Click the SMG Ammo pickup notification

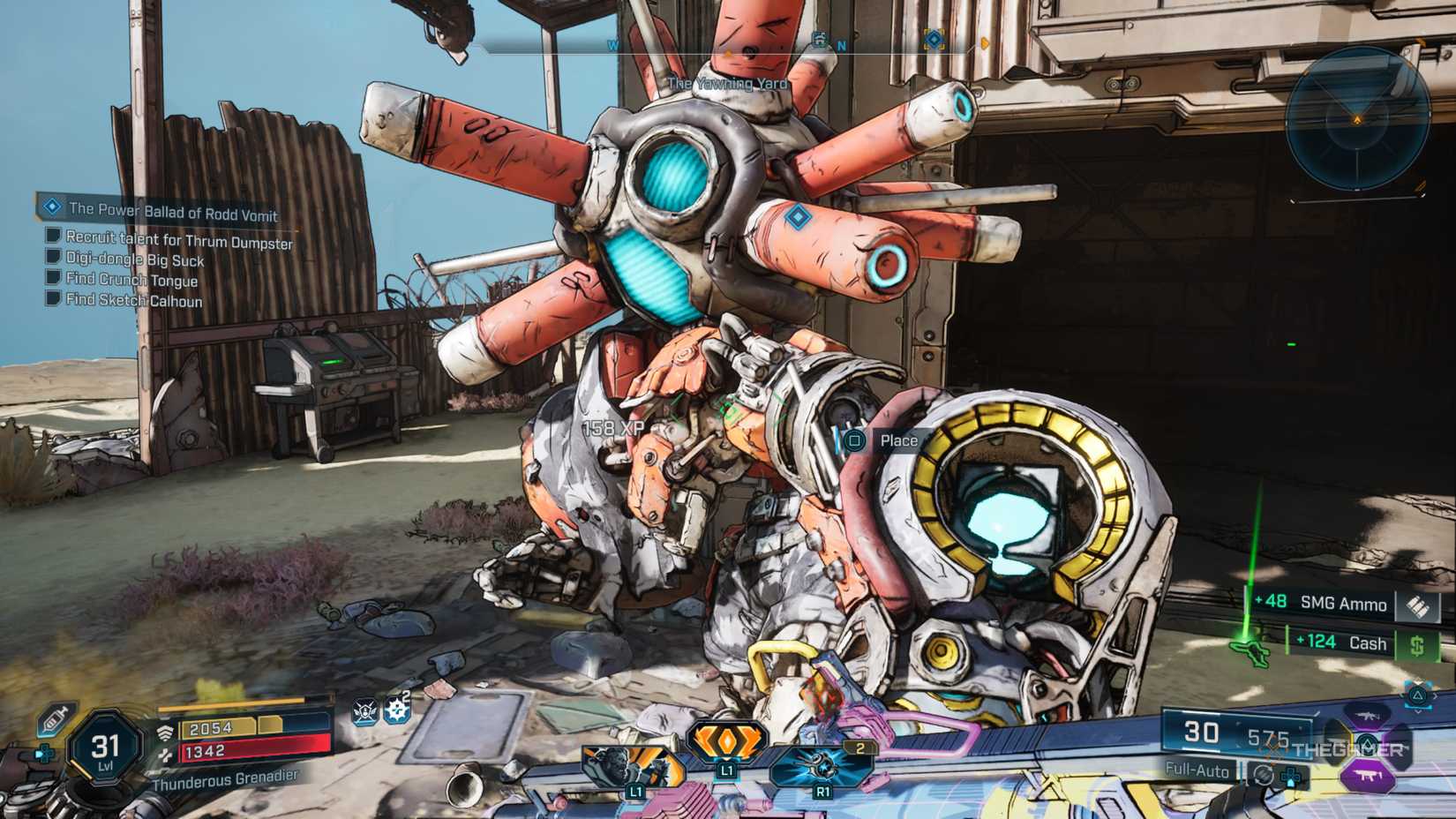pos(1341,604)
